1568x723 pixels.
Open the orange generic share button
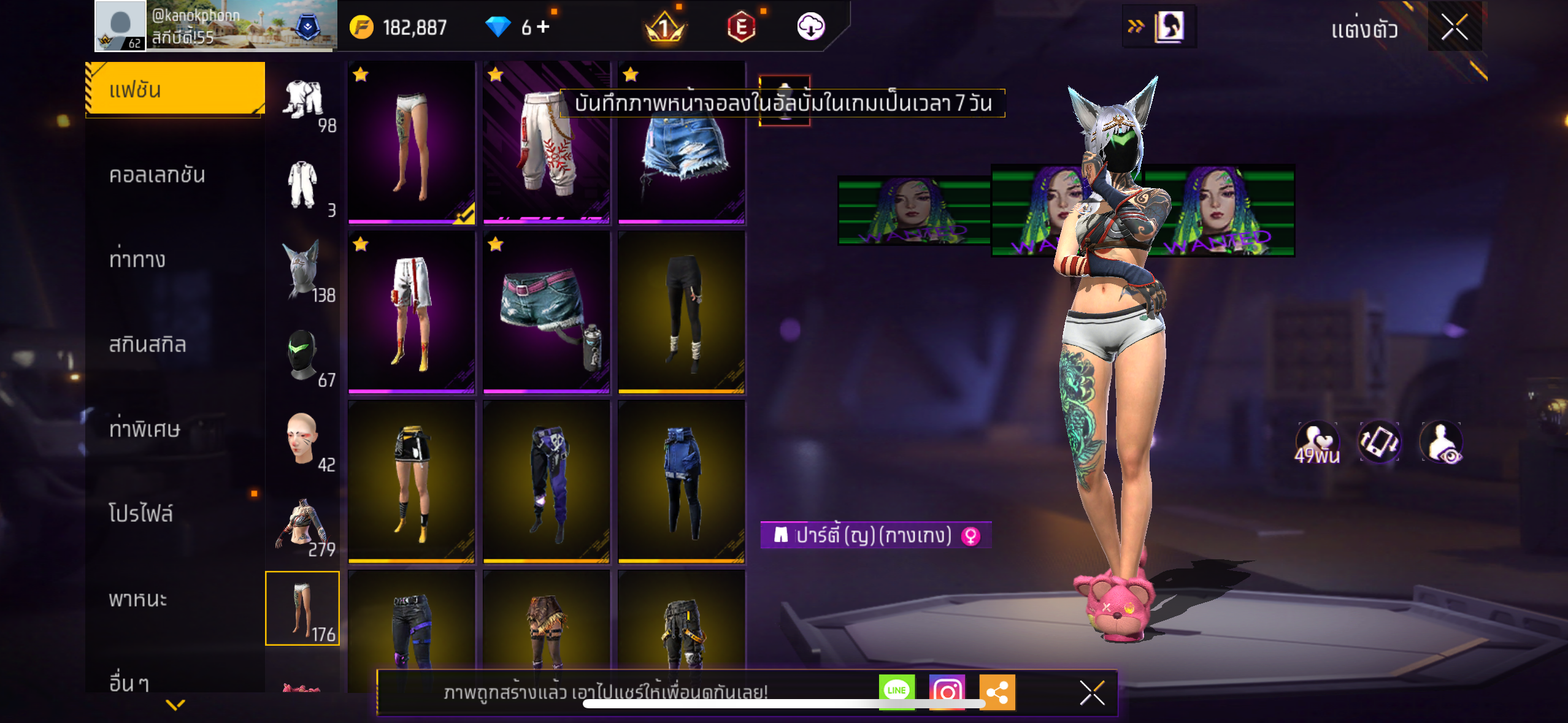click(x=997, y=692)
